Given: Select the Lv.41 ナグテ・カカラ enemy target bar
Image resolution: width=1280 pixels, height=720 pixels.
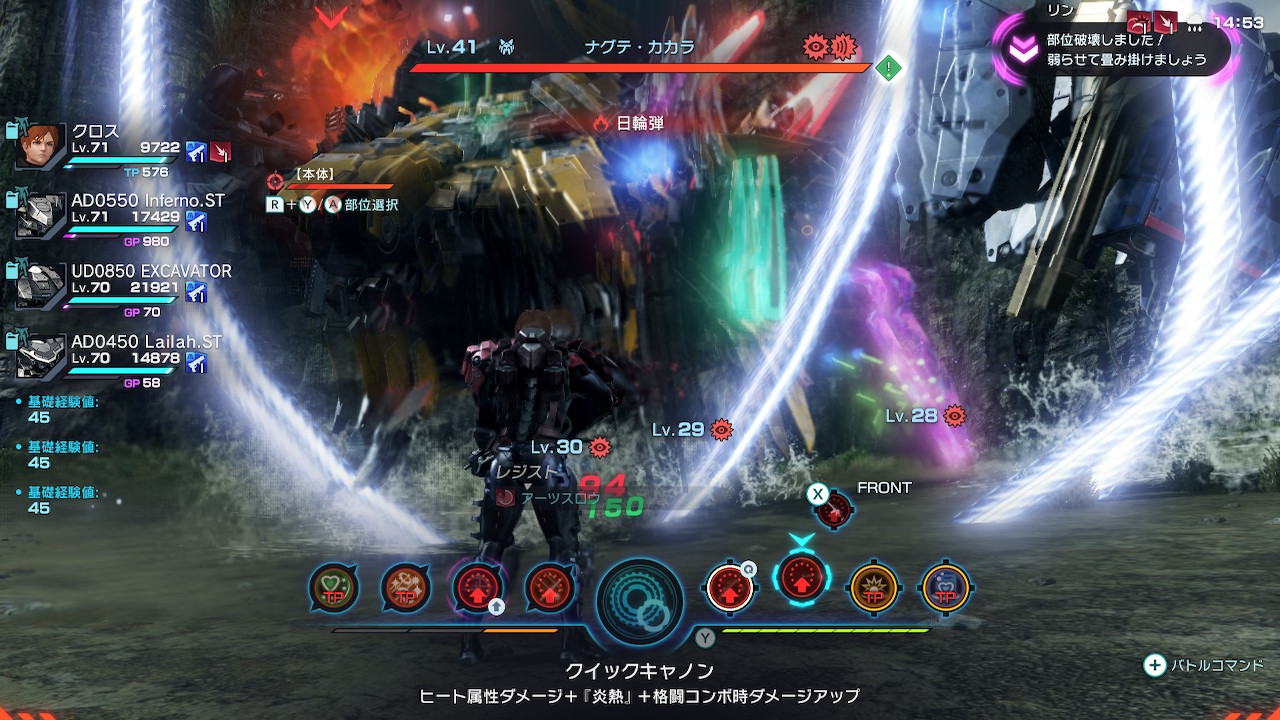Looking at the screenshot, I should (x=640, y=66).
